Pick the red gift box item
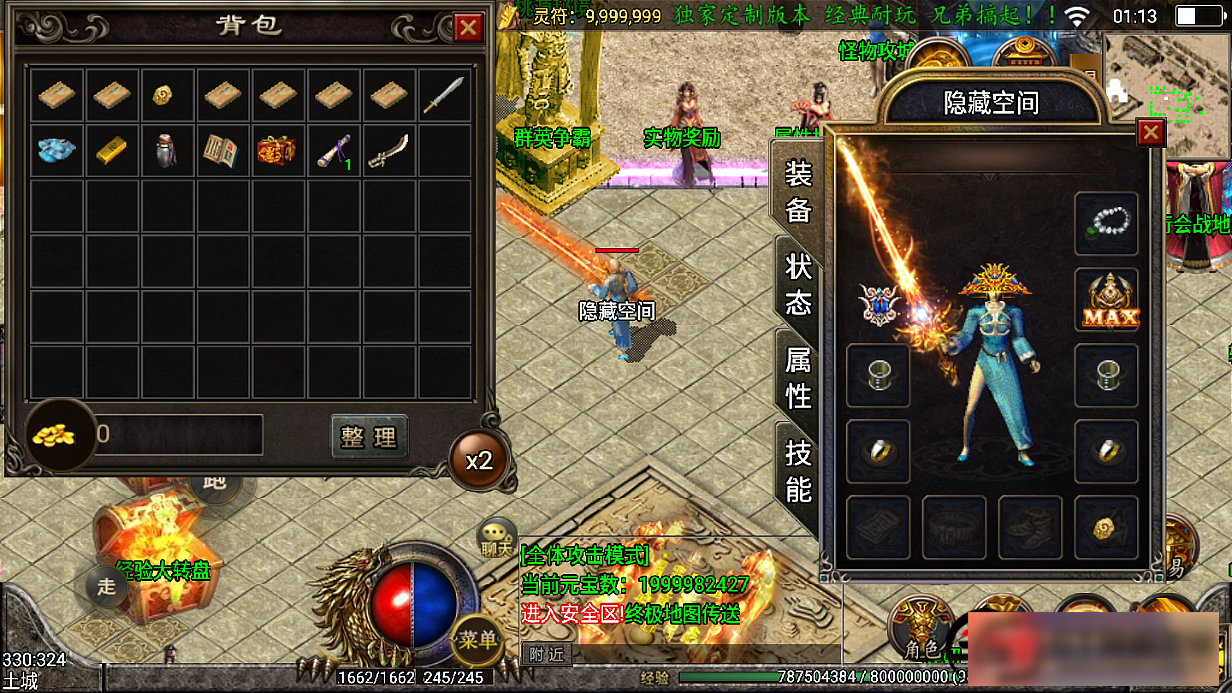1232x693 pixels. [276, 150]
